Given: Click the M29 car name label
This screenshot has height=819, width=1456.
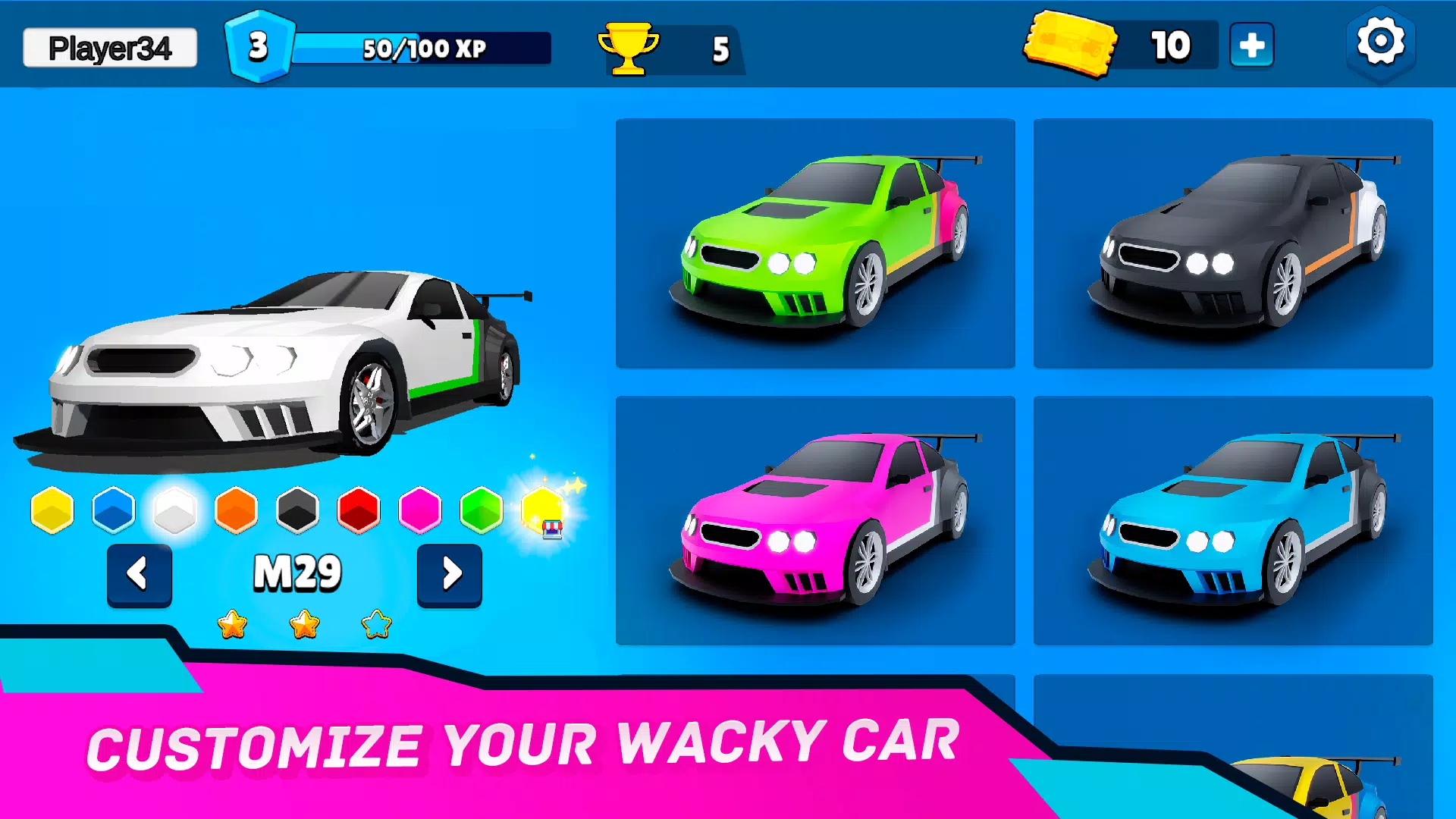Looking at the screenshot, I should coord(296,573).
